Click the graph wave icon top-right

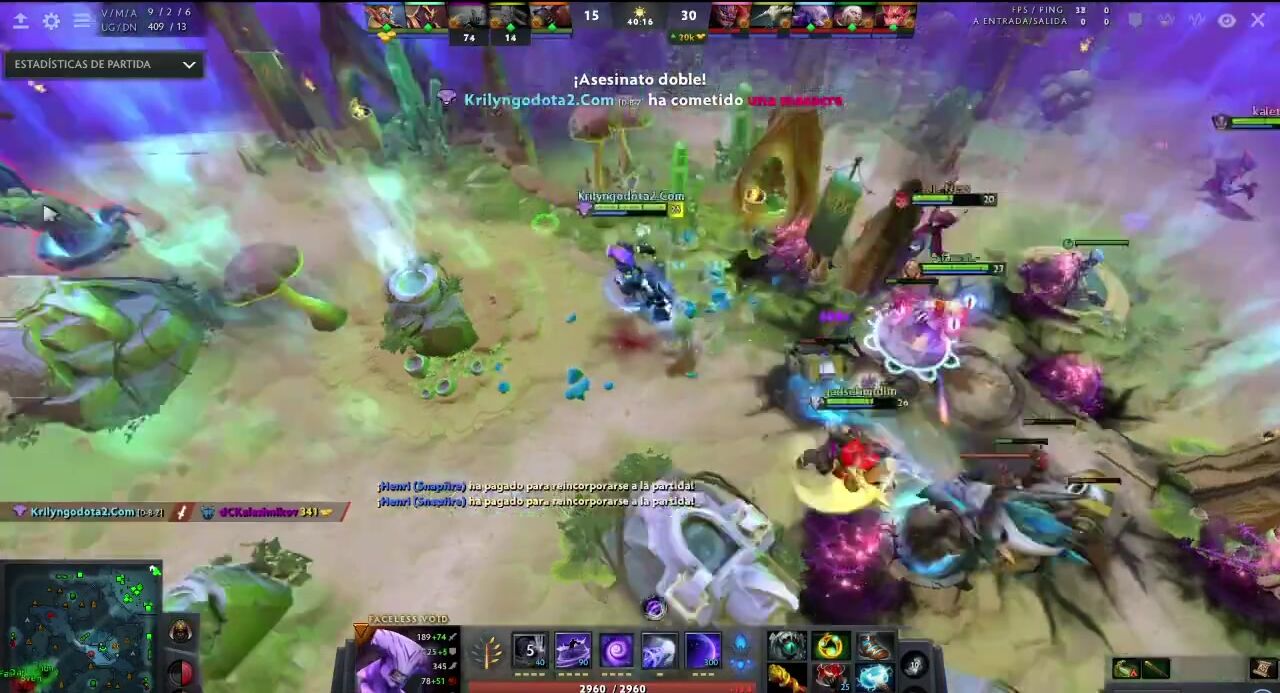(x=1197, y=20)
